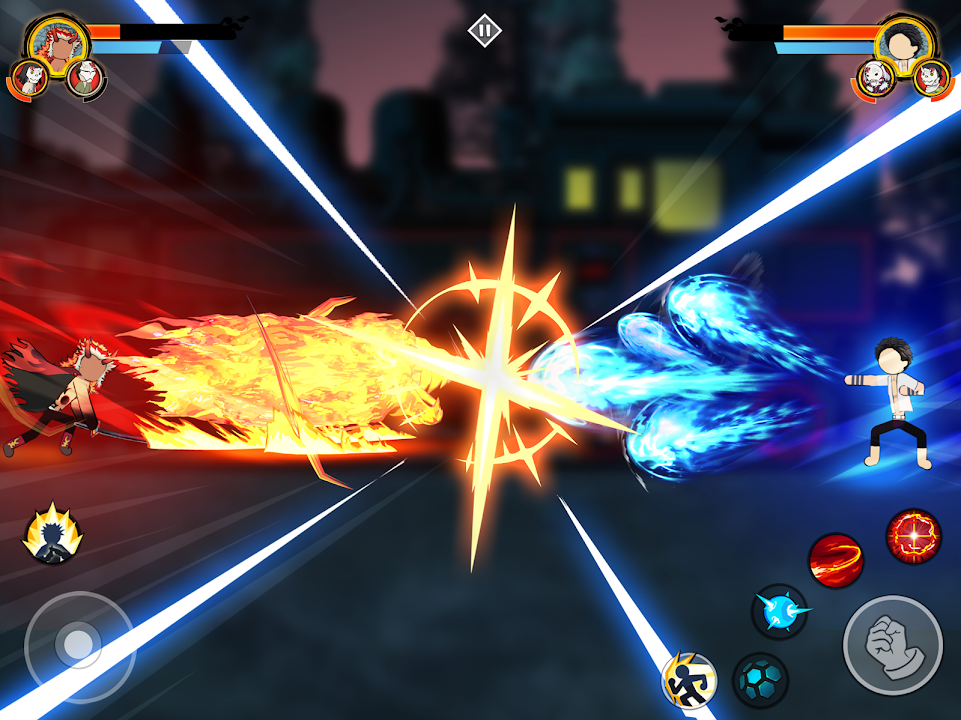Use the running stickman dash button
Image resolution: width=961 pixels, height=720 pixels.
click(x=690, y=681)
